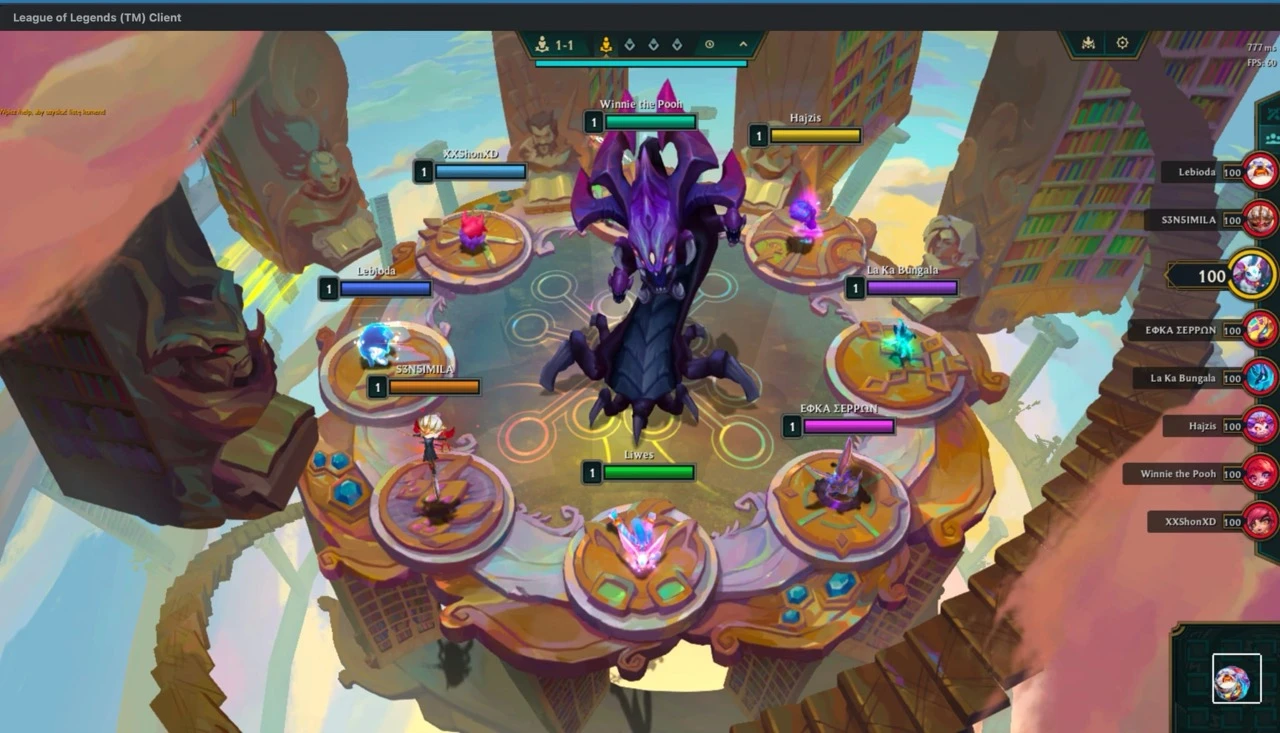Viewport: 1280px width, 733px height.
Task: Click the minimap board in the corner
Action: (1236, 678)
